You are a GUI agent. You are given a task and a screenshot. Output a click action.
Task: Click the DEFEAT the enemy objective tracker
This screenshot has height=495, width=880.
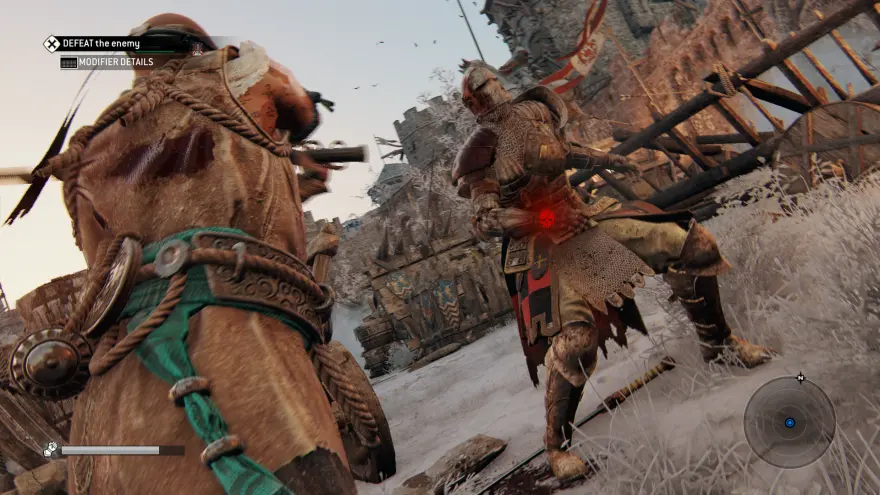coord(100,44)
